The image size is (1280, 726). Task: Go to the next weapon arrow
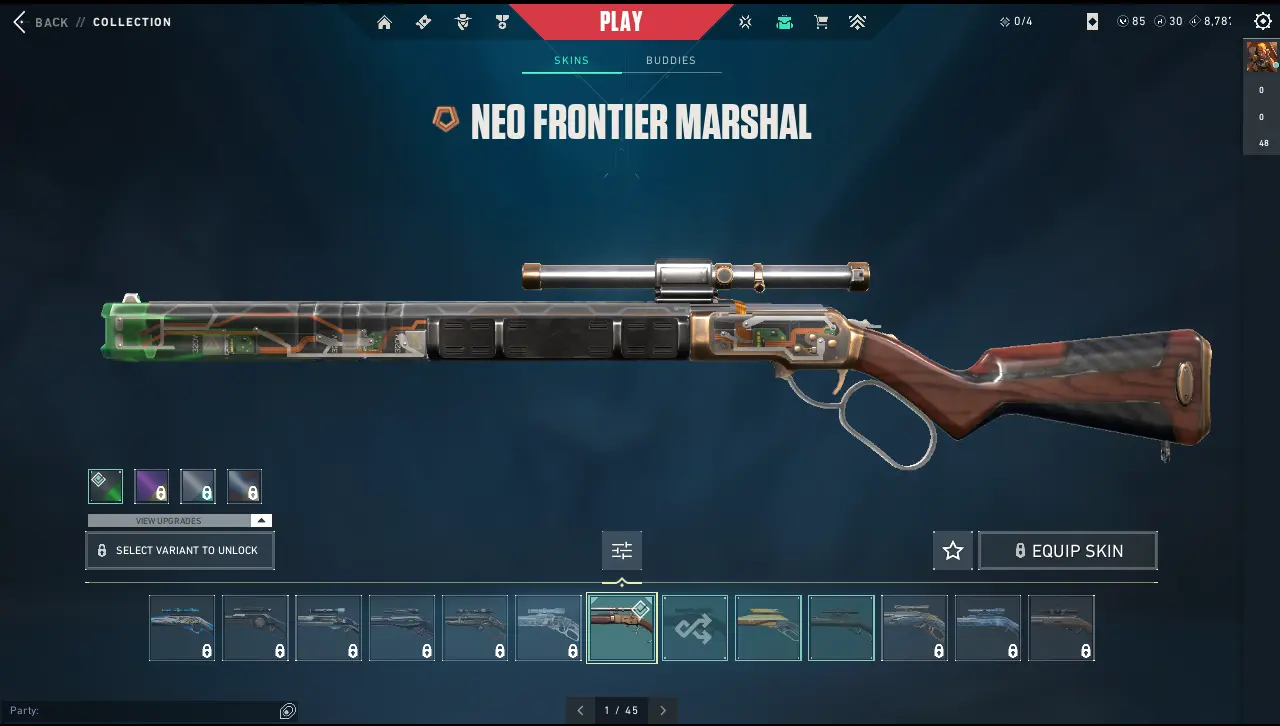(x=662, y=711)
